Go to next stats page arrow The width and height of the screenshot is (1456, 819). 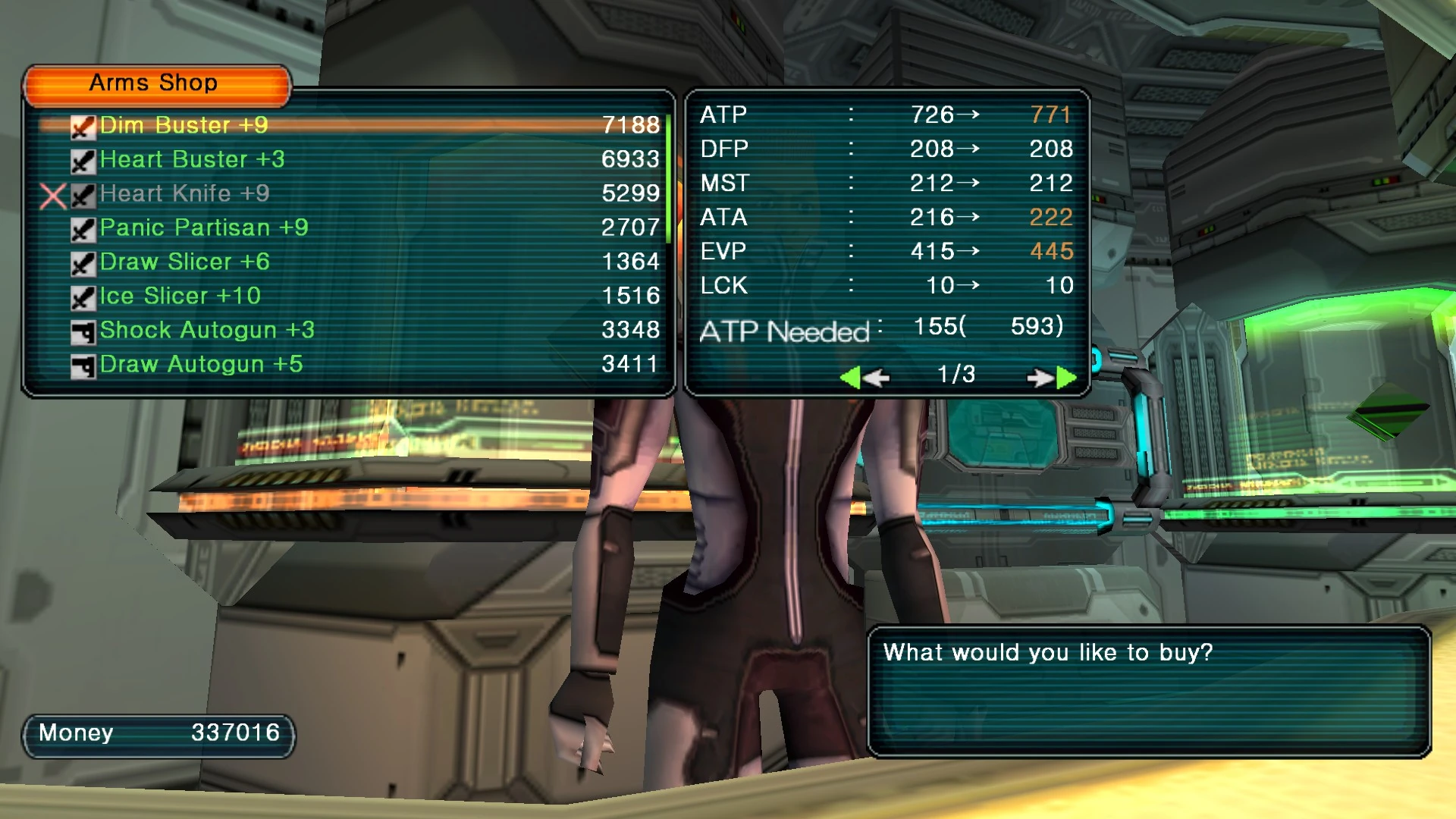pyautogui.click(x=1053, y=377)
